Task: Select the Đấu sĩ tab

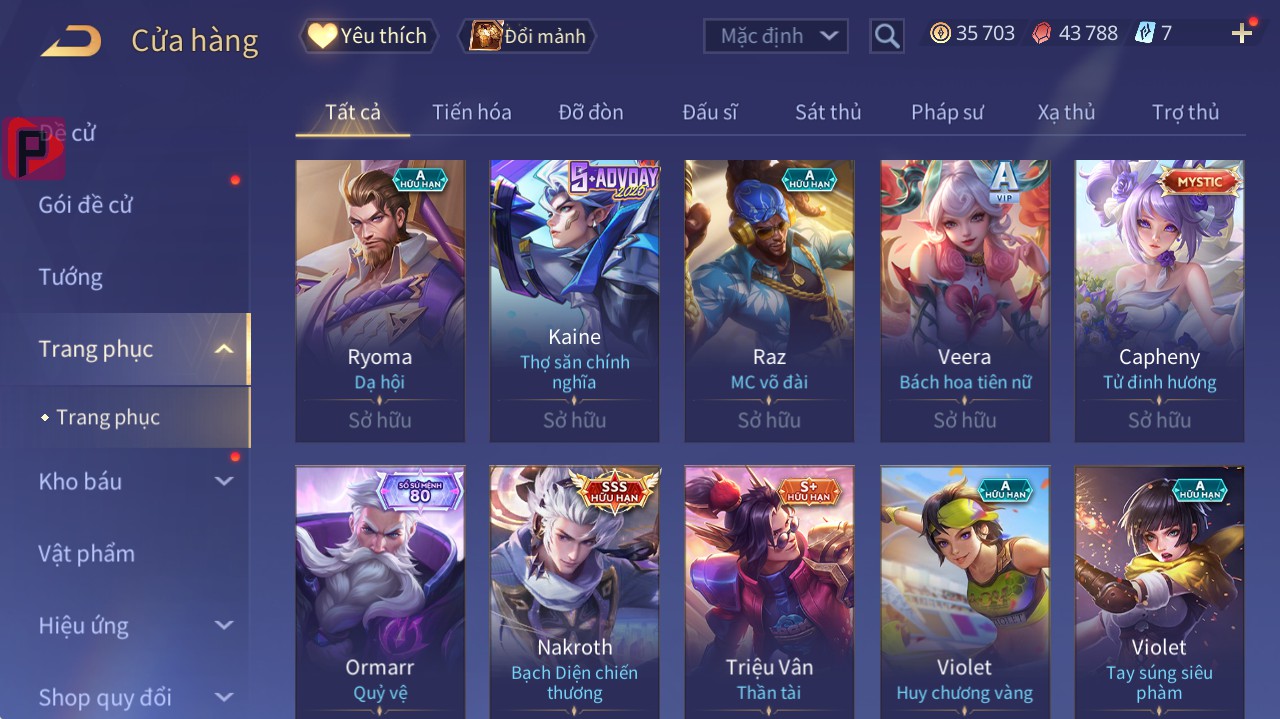Action: click(x=709, y=112)
